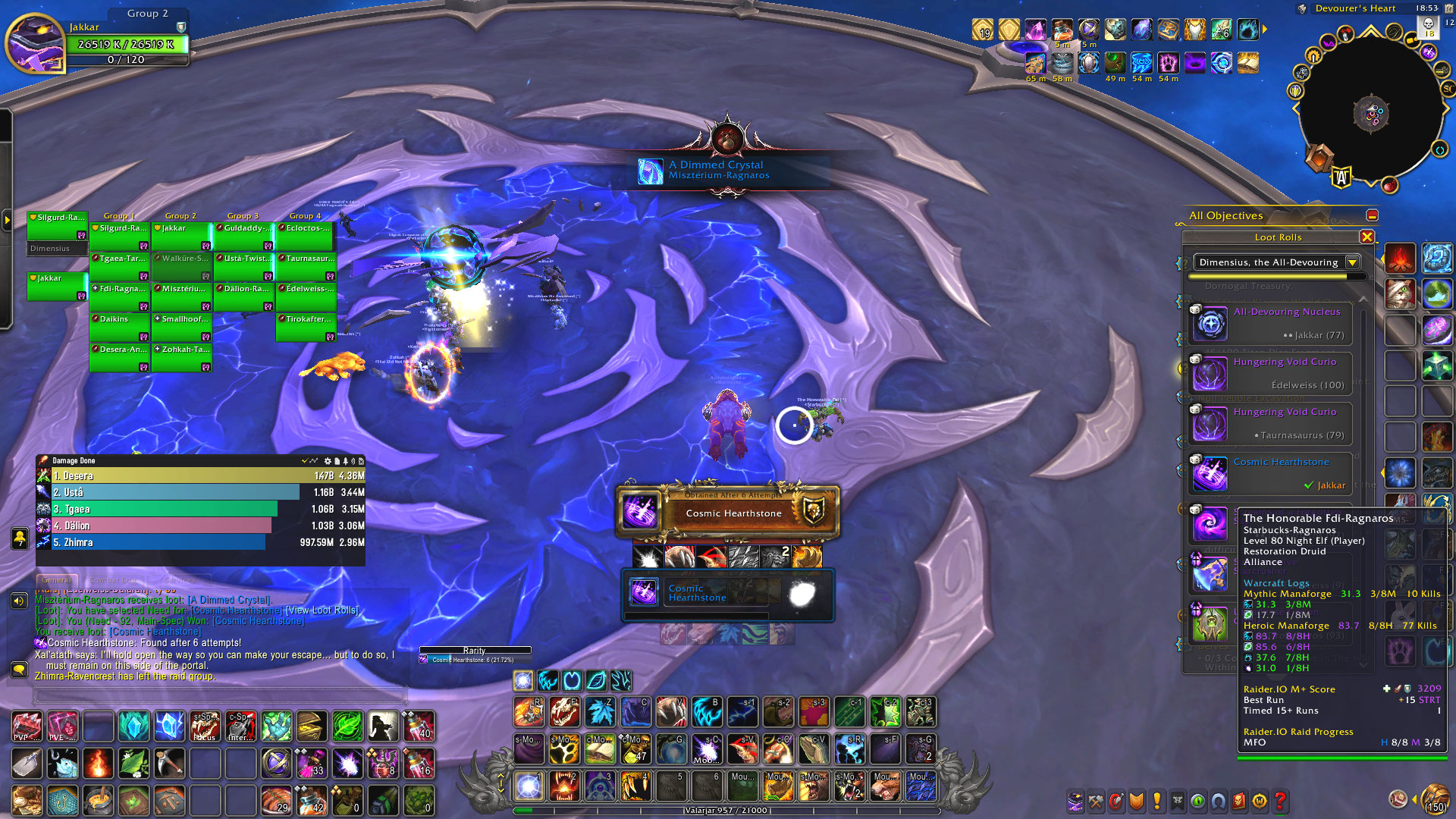Toggle chat sound via the speaker icon beside chat
Screen dimensions: 1456x819
(x=18, y=600)
